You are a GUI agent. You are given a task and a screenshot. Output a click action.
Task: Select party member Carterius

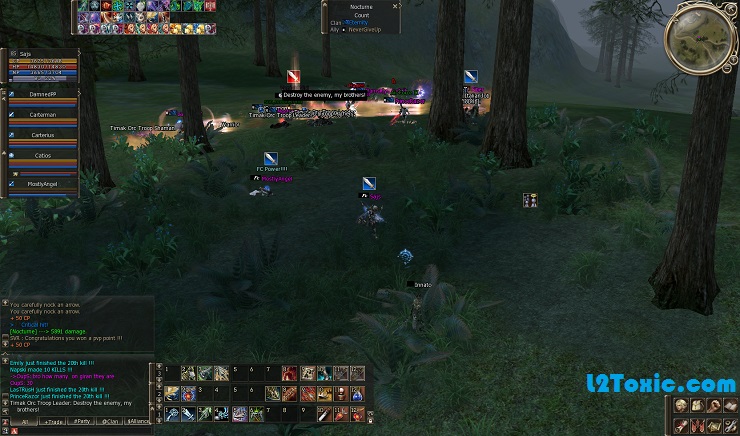[44, 135]
